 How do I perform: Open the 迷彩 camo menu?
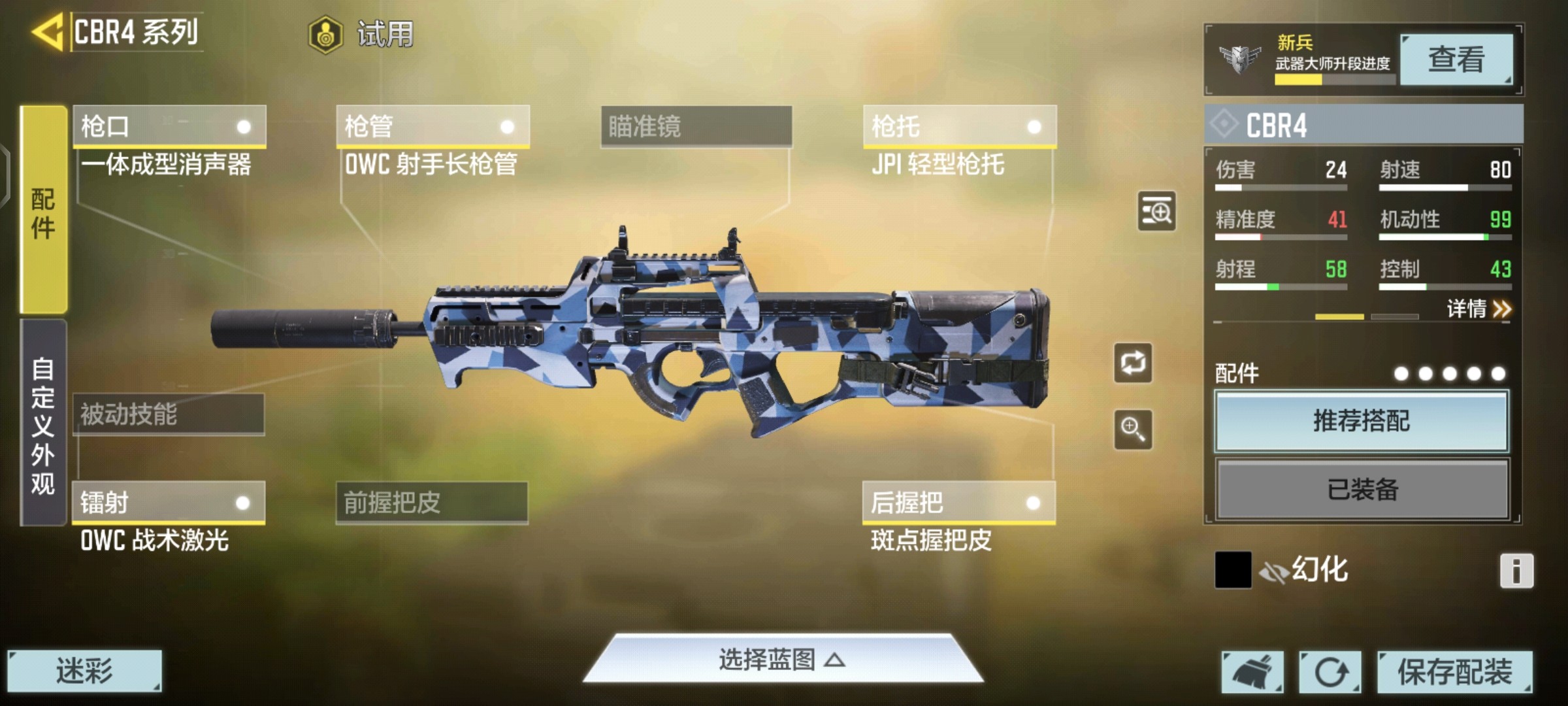point(84,671)
